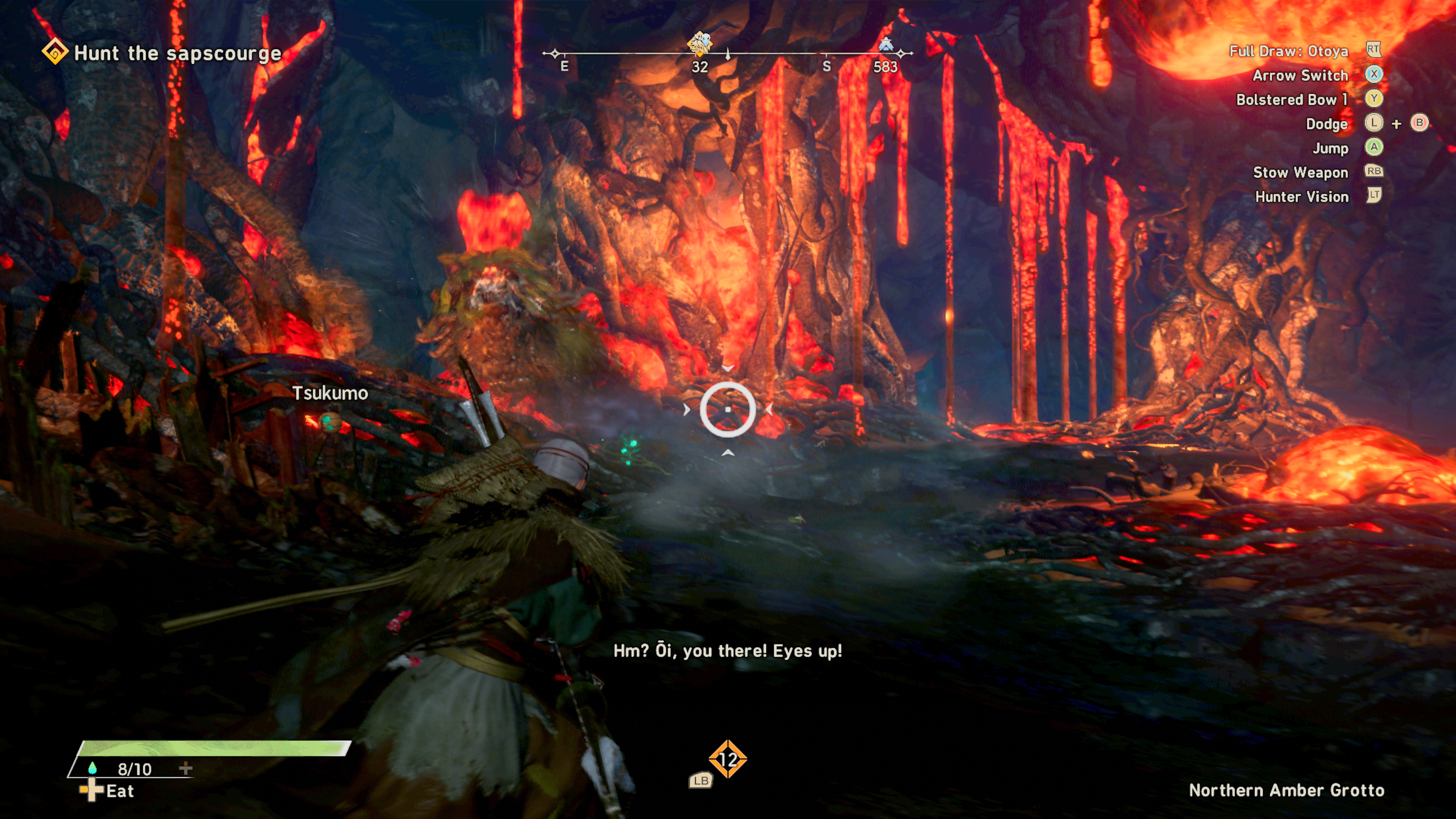1456x819 pixels.
Task: Select the orange diamond slot showing 12
Action: click(x=728, y=759)
